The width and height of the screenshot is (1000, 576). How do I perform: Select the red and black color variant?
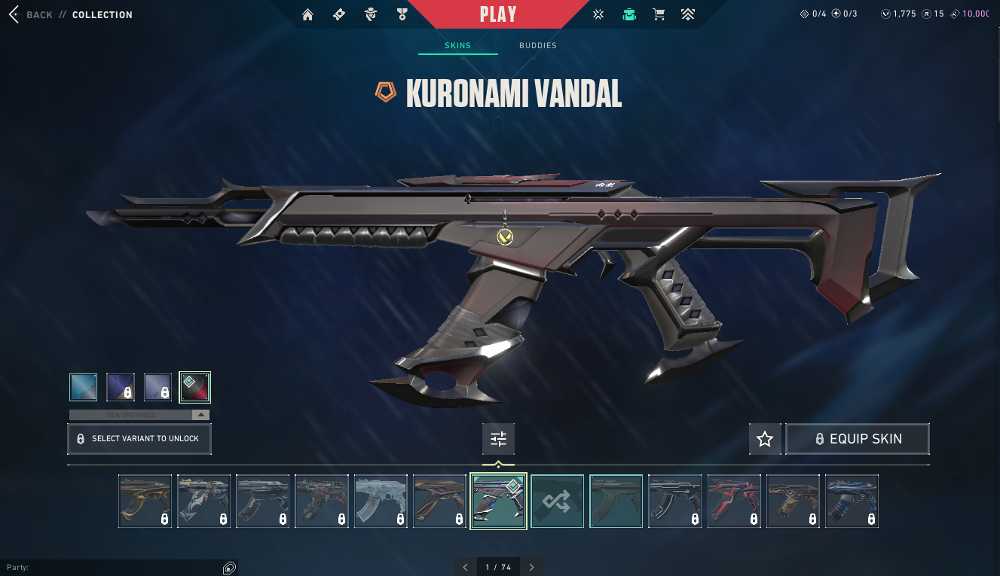pos(195,387)
